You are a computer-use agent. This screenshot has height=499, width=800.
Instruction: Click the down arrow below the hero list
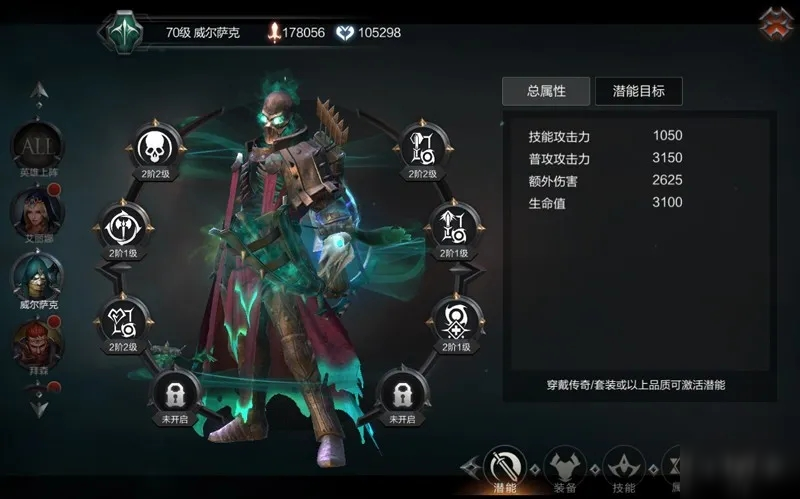tap(38, 406)
